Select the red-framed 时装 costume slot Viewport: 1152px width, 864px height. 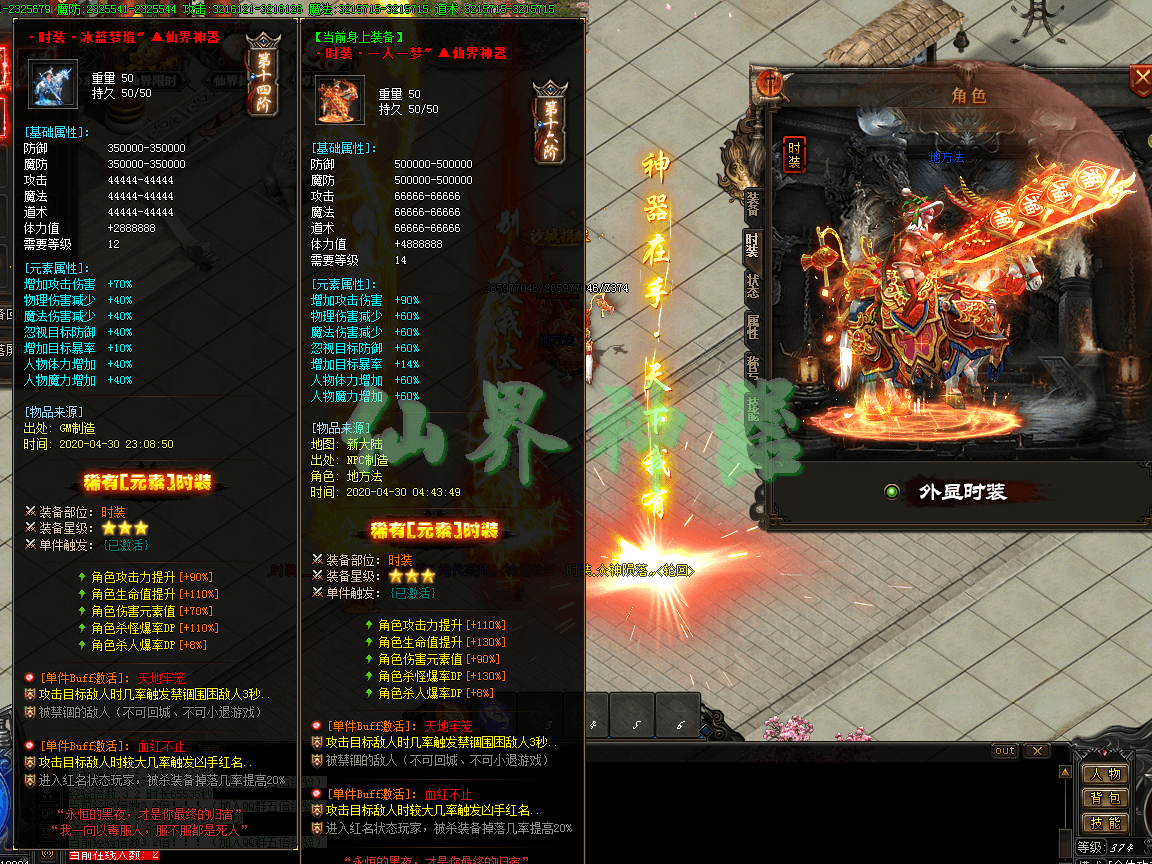coord(794,156)
